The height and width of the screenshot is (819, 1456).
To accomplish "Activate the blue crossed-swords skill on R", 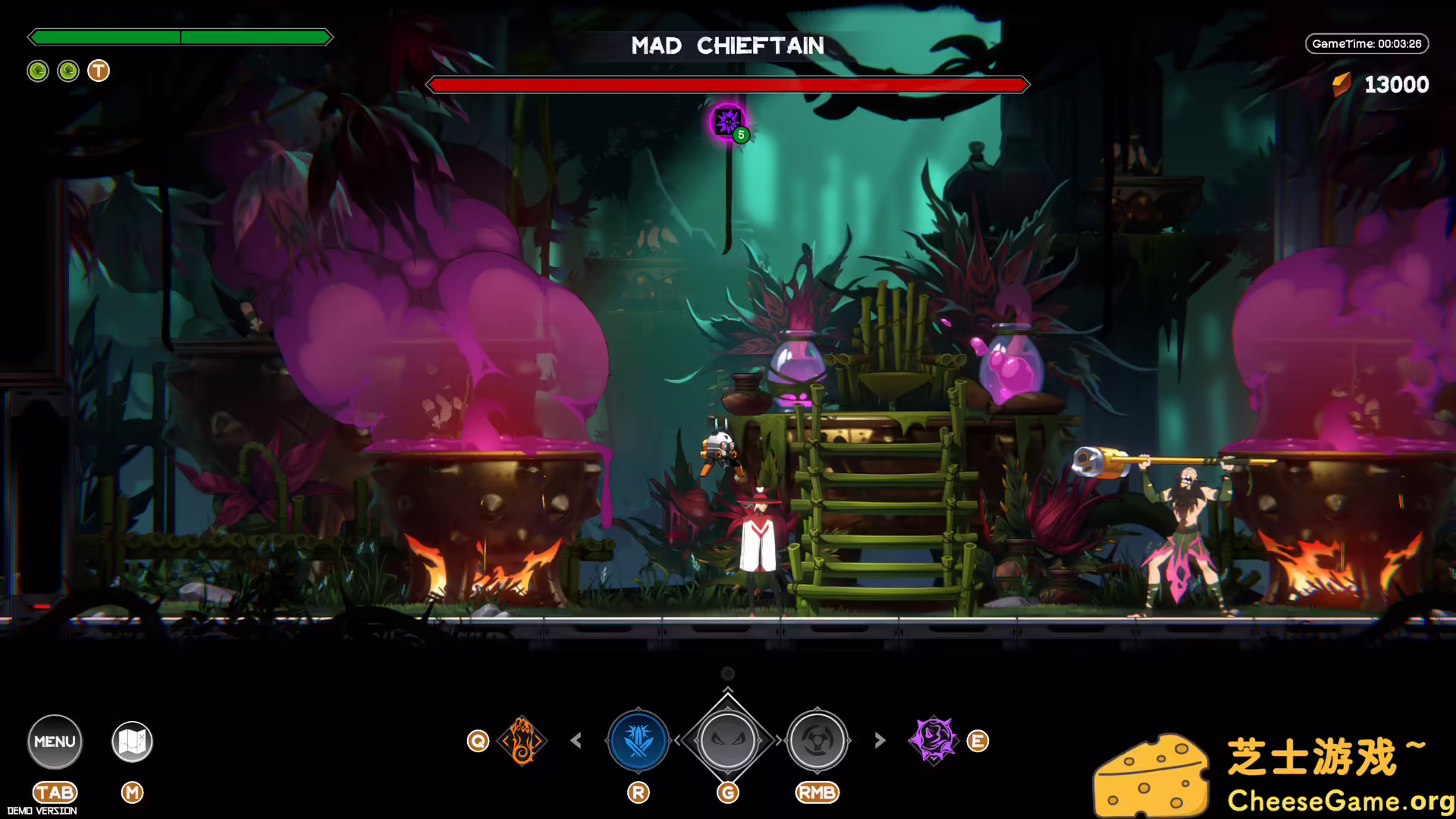I will pyautogui.click(x=637, y=740).
